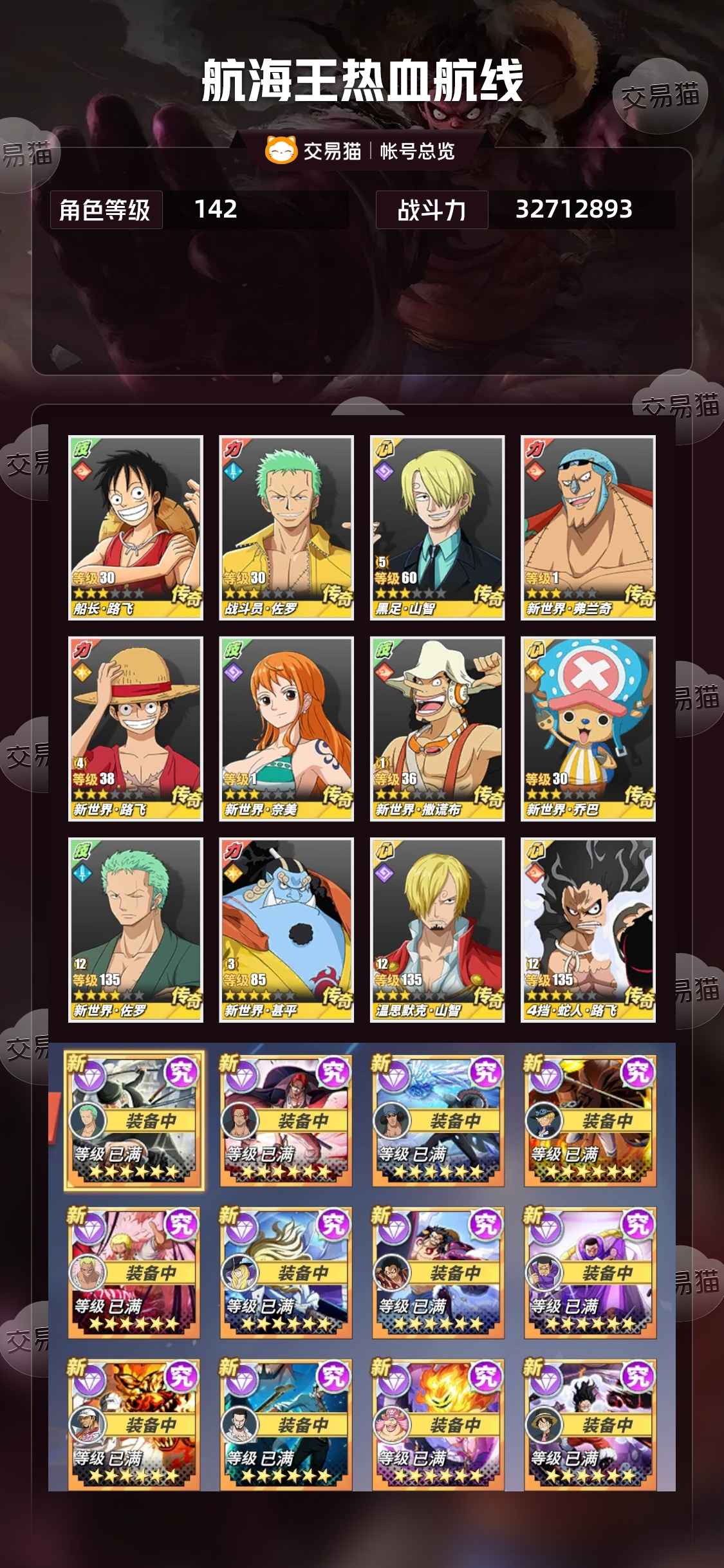Screen dimensions: 724x1568
Task: Choose the 新世界·撒谎布 card
Action: tap(437, 729)
